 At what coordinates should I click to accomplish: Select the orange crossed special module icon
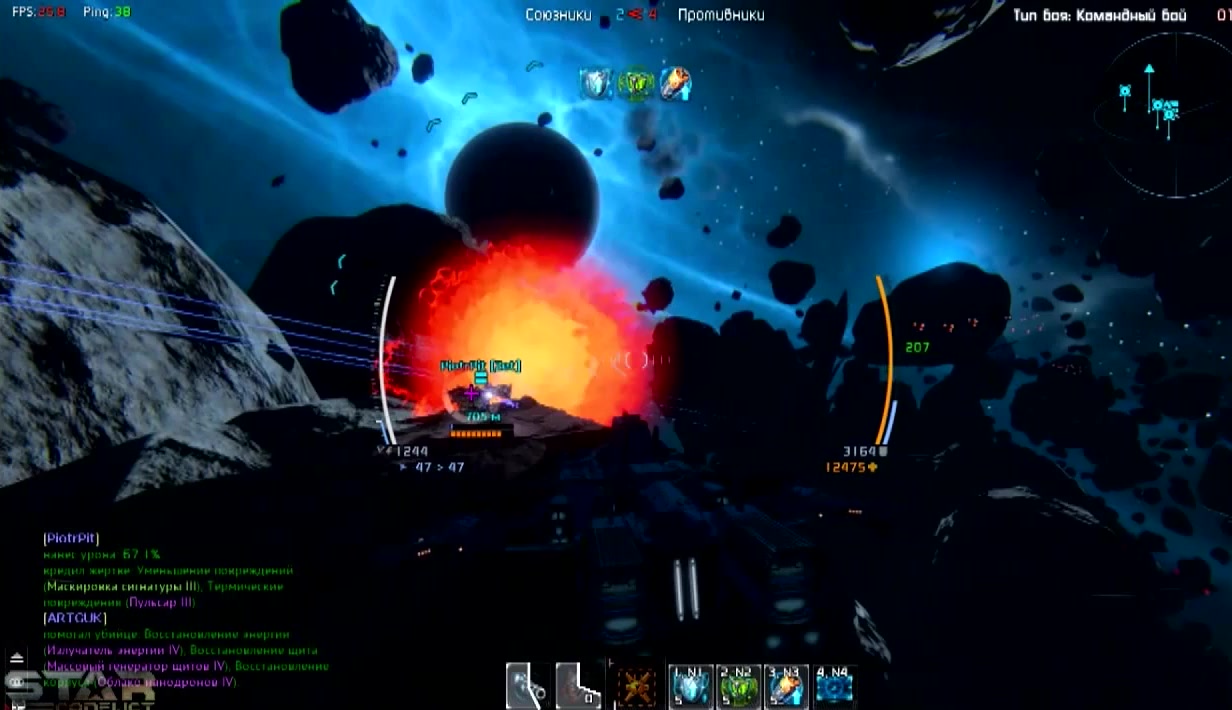[x=636, y=688]
